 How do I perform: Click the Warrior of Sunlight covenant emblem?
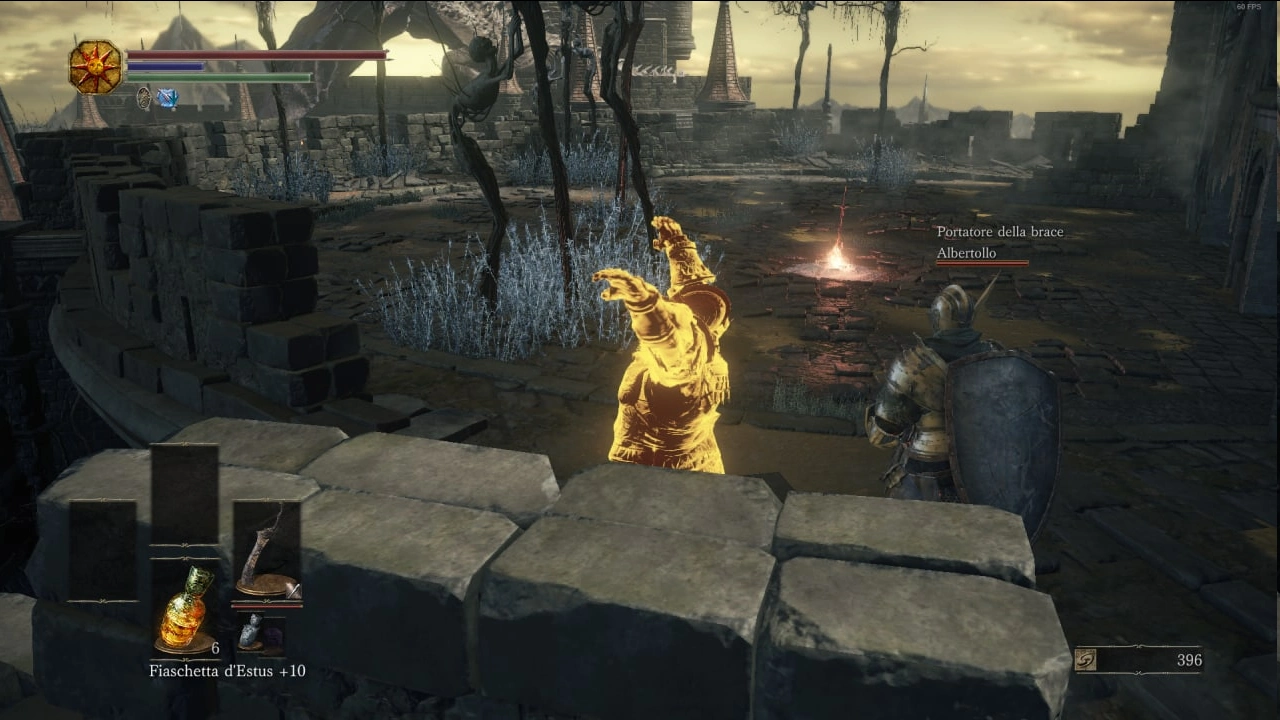click(x=95, y=67)
